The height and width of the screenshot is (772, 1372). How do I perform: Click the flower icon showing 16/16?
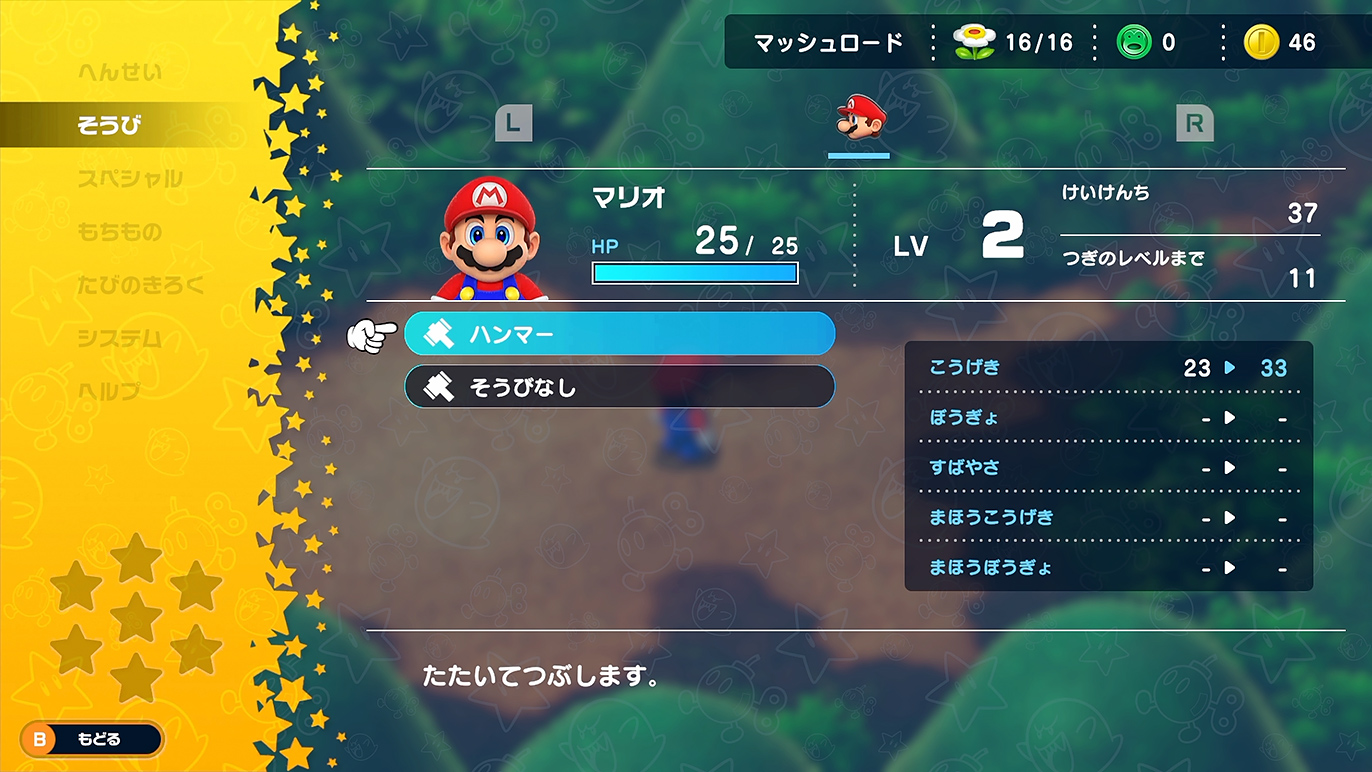(x=973, y=42)
